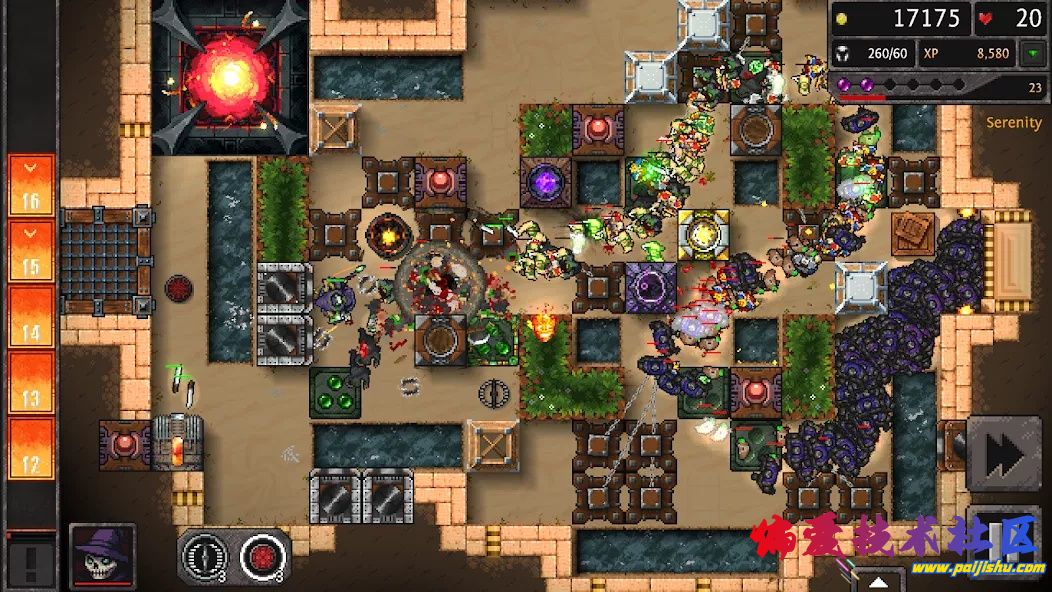The width and height of the screenshot is (1052, 592).
Task: Select the skull wizard hero portrait
Action: click(x=103, y=556)
